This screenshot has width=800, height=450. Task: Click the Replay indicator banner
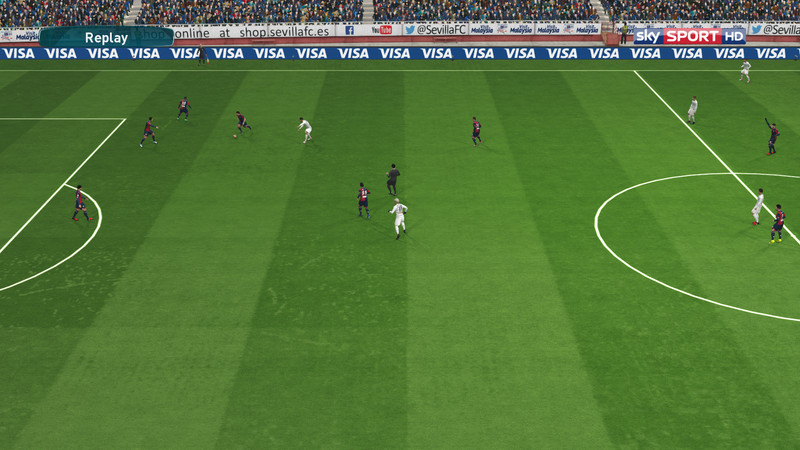coord(106,37)
